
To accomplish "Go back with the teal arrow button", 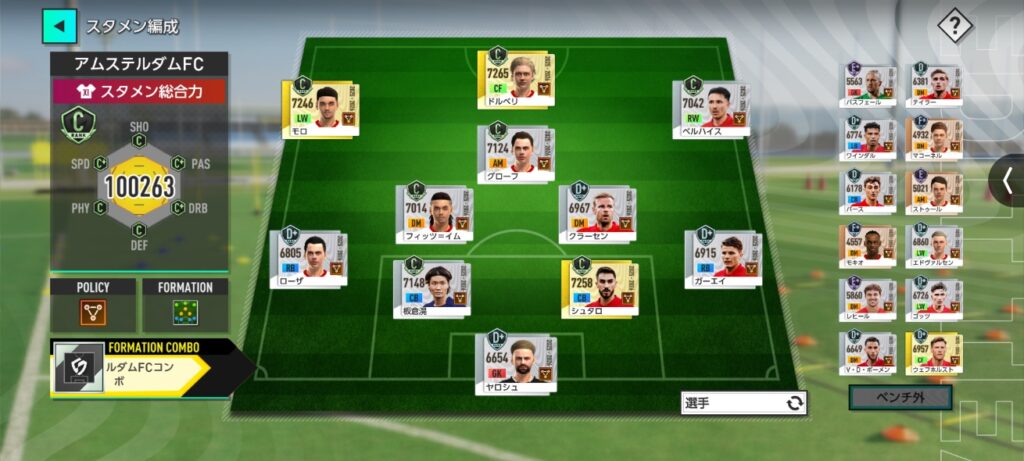I will tap(59, 26).
